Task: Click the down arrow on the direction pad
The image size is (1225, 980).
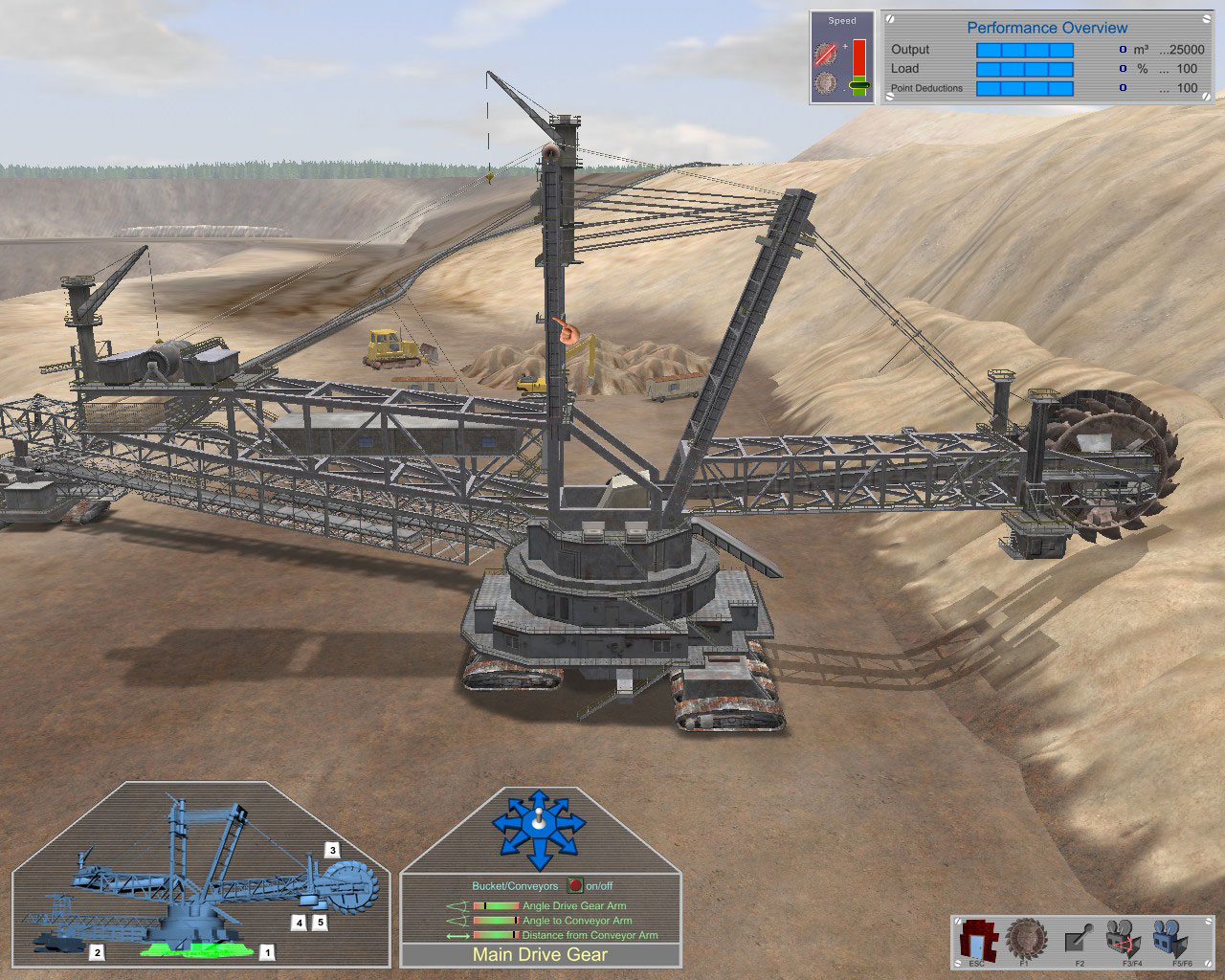Action: click(x=538, y=863)
